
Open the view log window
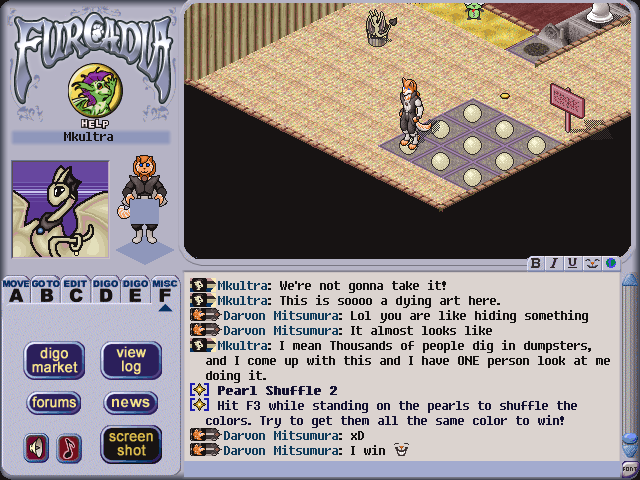131,361
